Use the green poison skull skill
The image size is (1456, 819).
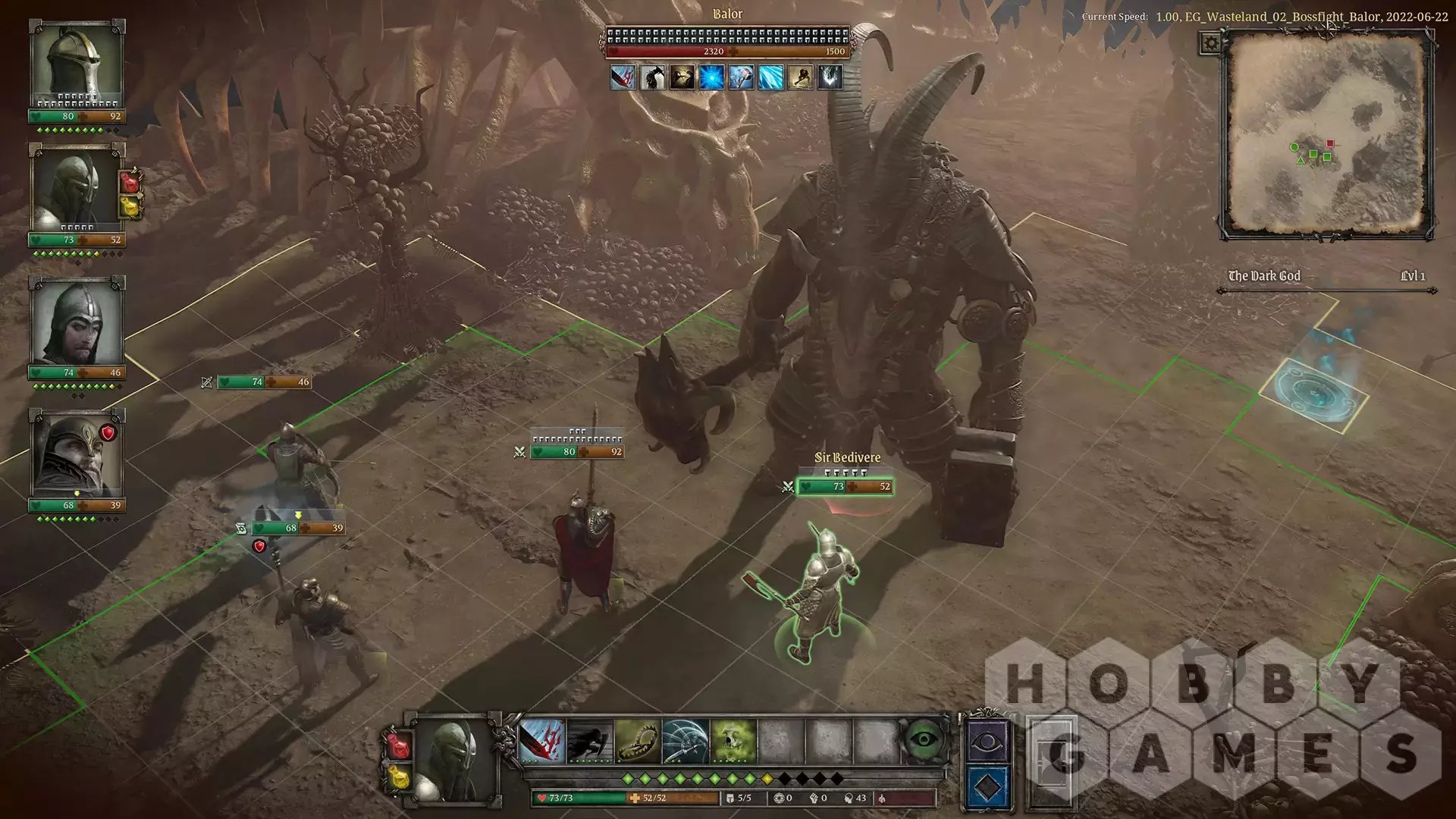click(x=733, y=741)
